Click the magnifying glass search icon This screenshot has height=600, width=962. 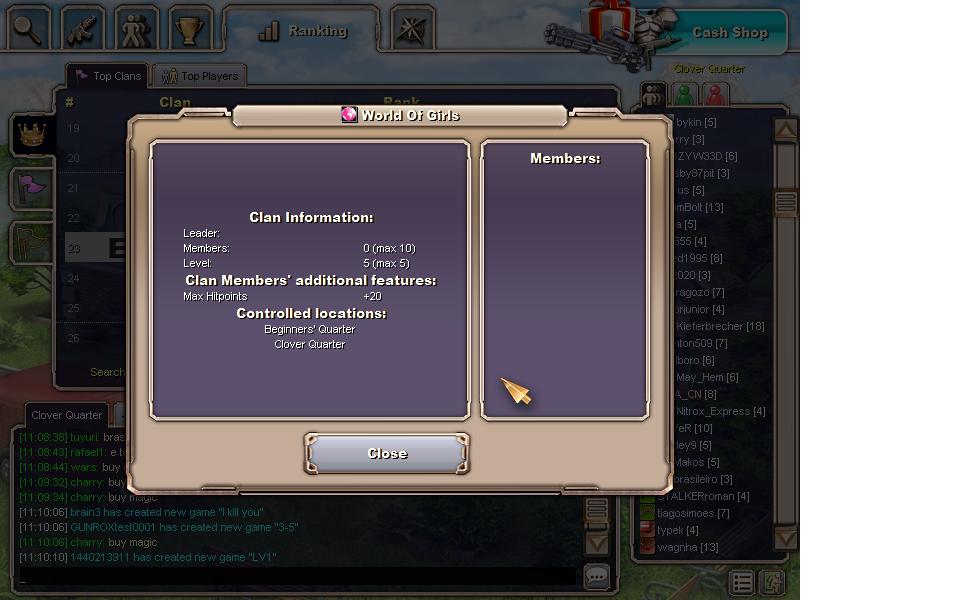(28, 29)
